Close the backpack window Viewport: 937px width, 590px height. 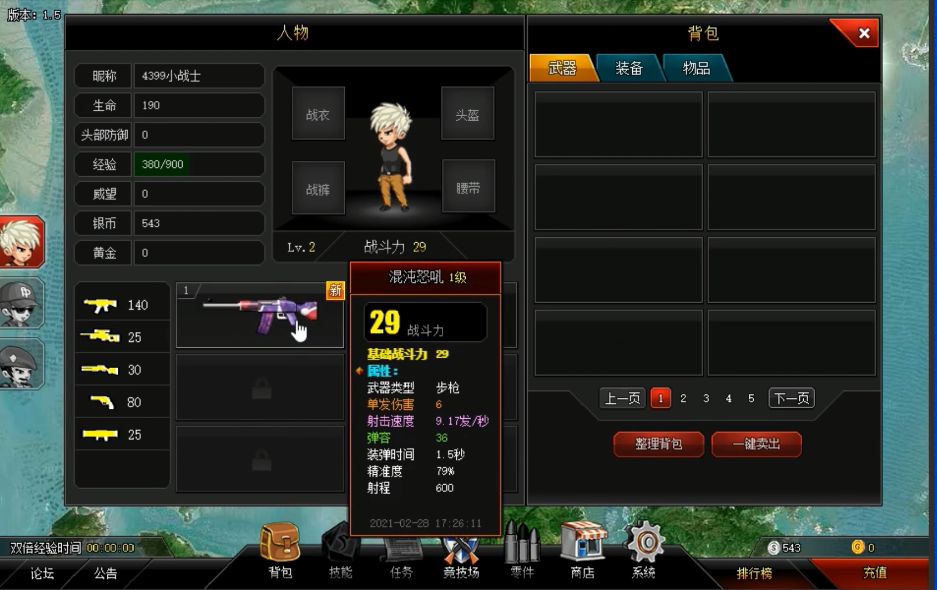pos(863,33)
